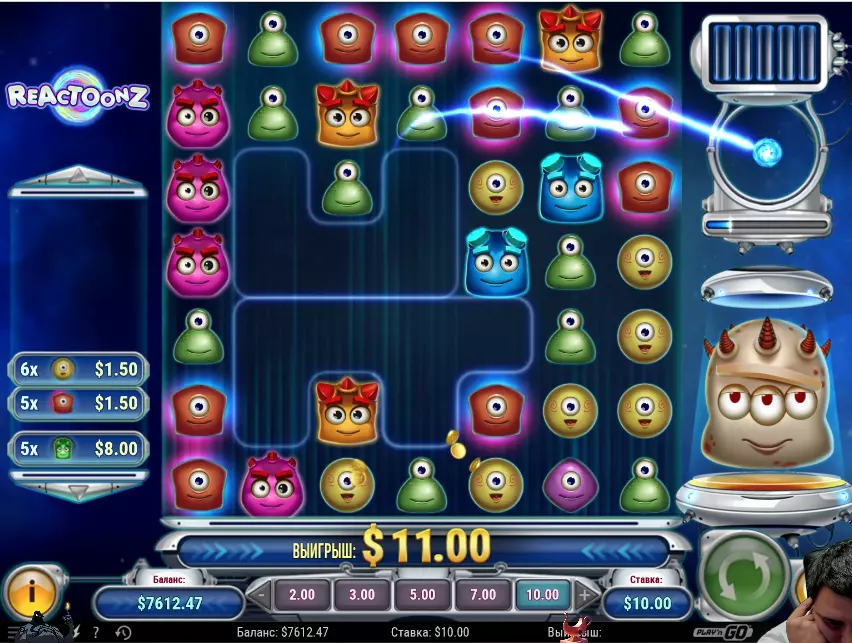852x643 pixels.
Task: Pick the 7.00 bet amount
Action: (x=483, y=594)
